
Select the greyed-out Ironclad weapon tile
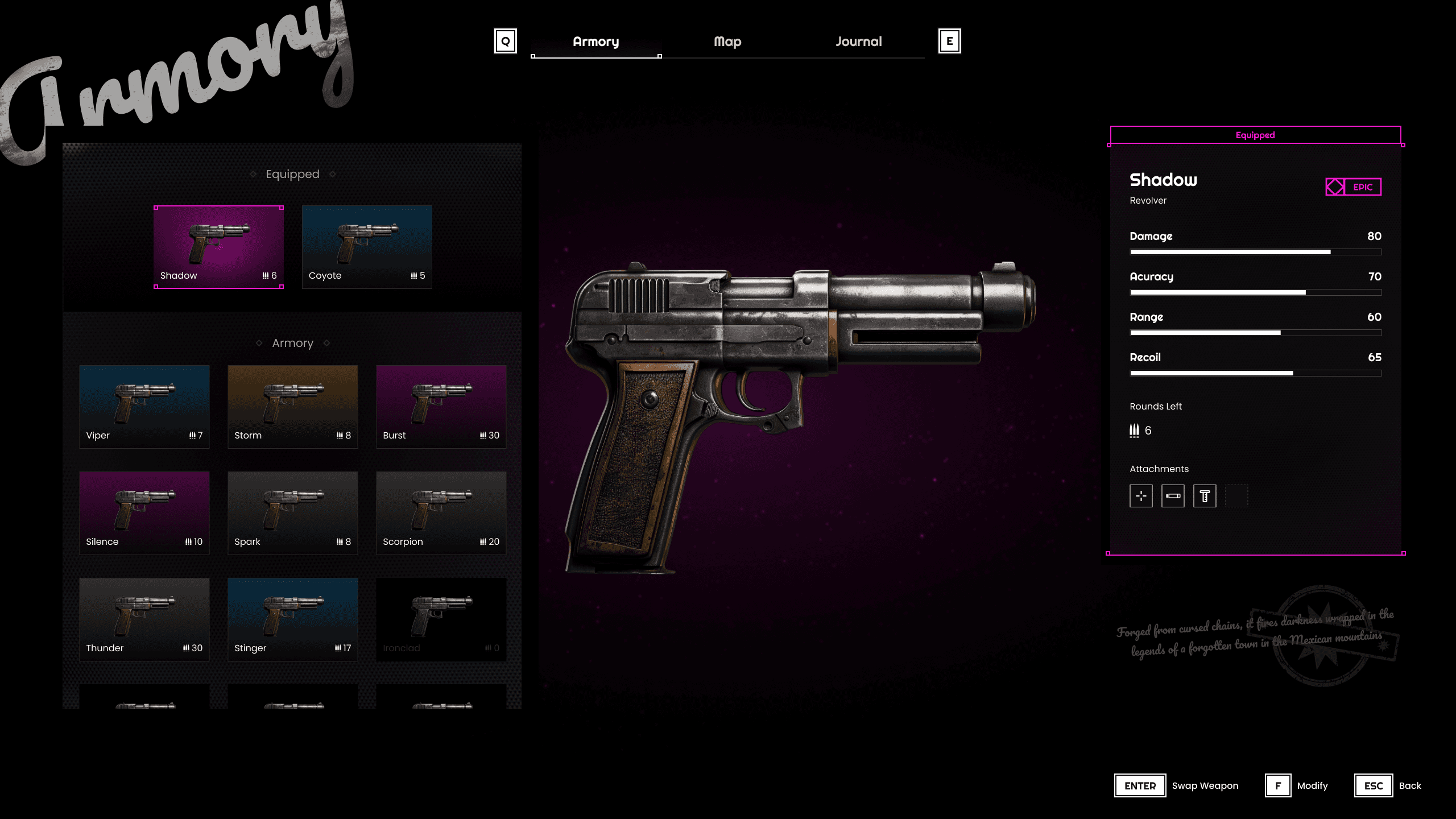(441, 619)
